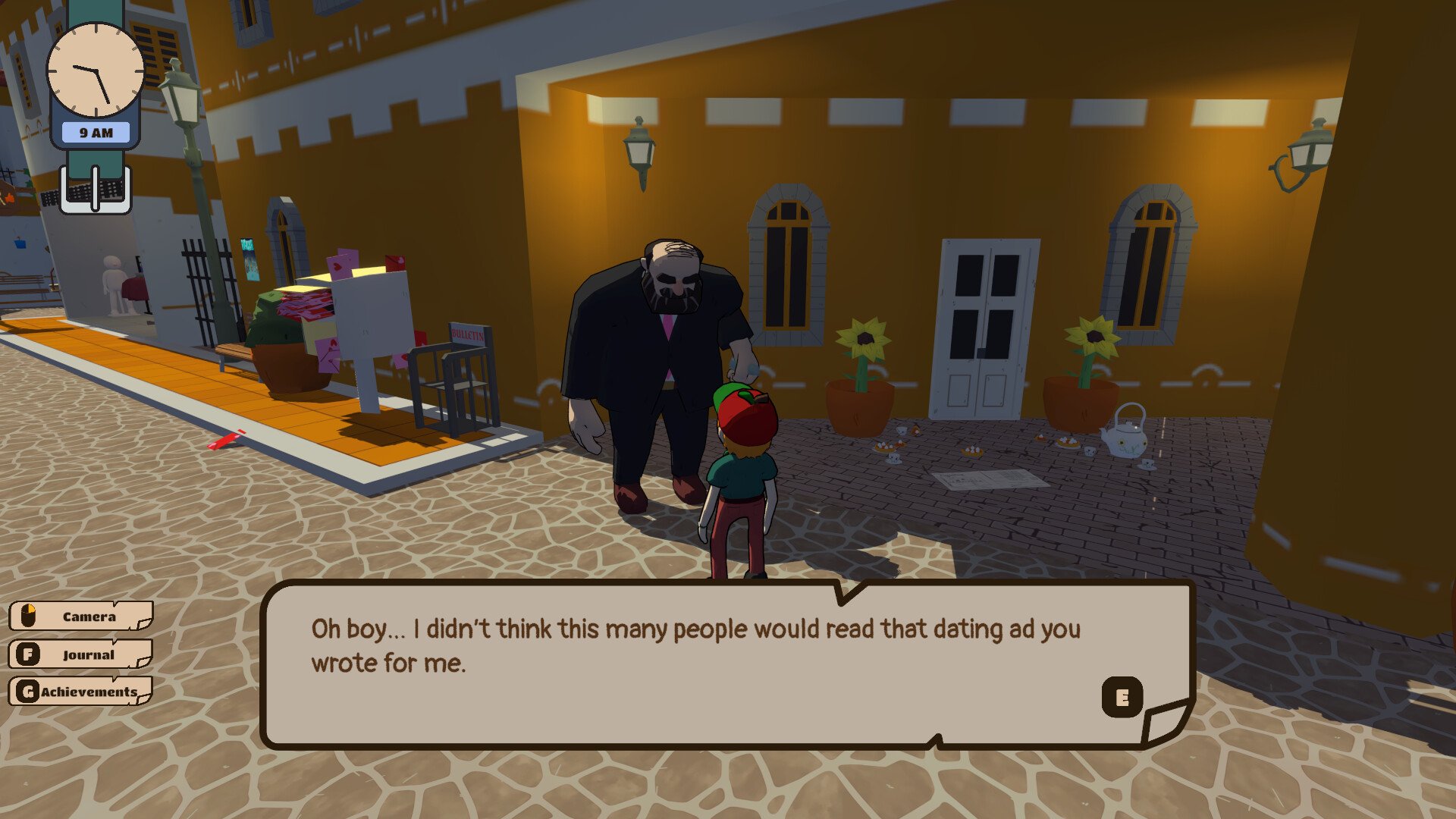
Task: Activate the Camera button
Action: click(x=80, y=616)
